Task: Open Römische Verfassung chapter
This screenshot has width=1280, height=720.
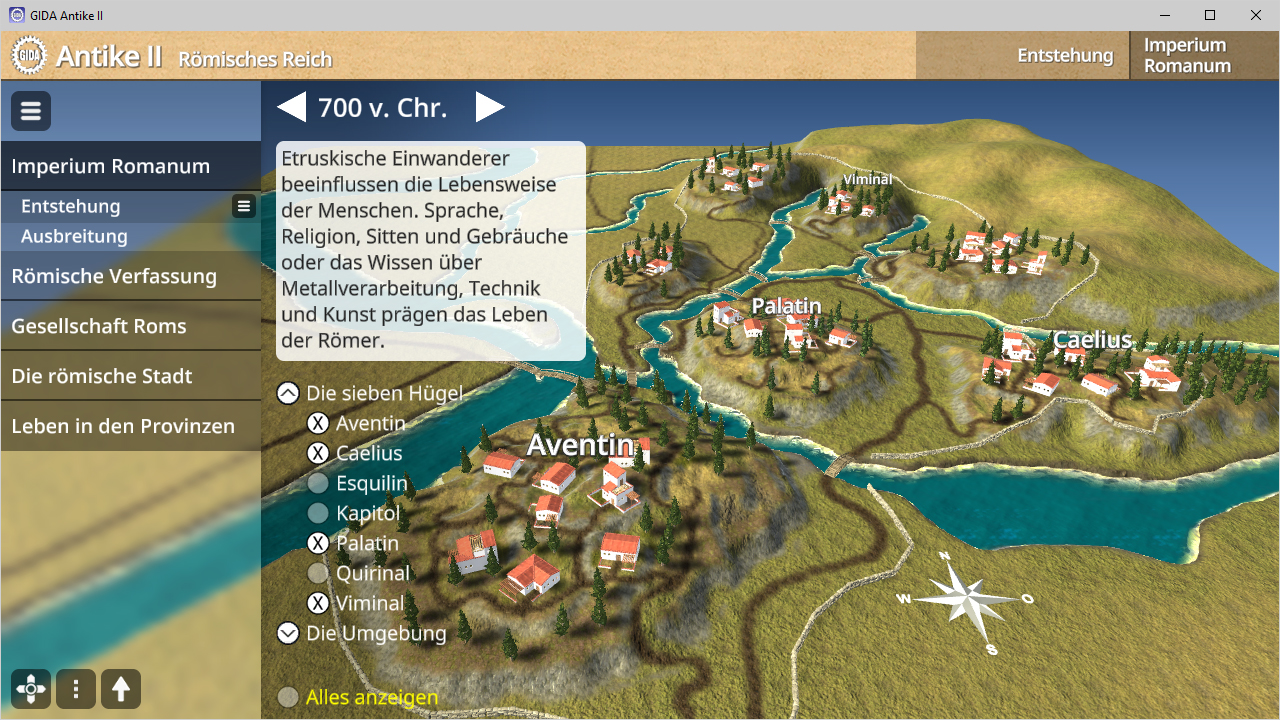Action: (x=114, y=276)
